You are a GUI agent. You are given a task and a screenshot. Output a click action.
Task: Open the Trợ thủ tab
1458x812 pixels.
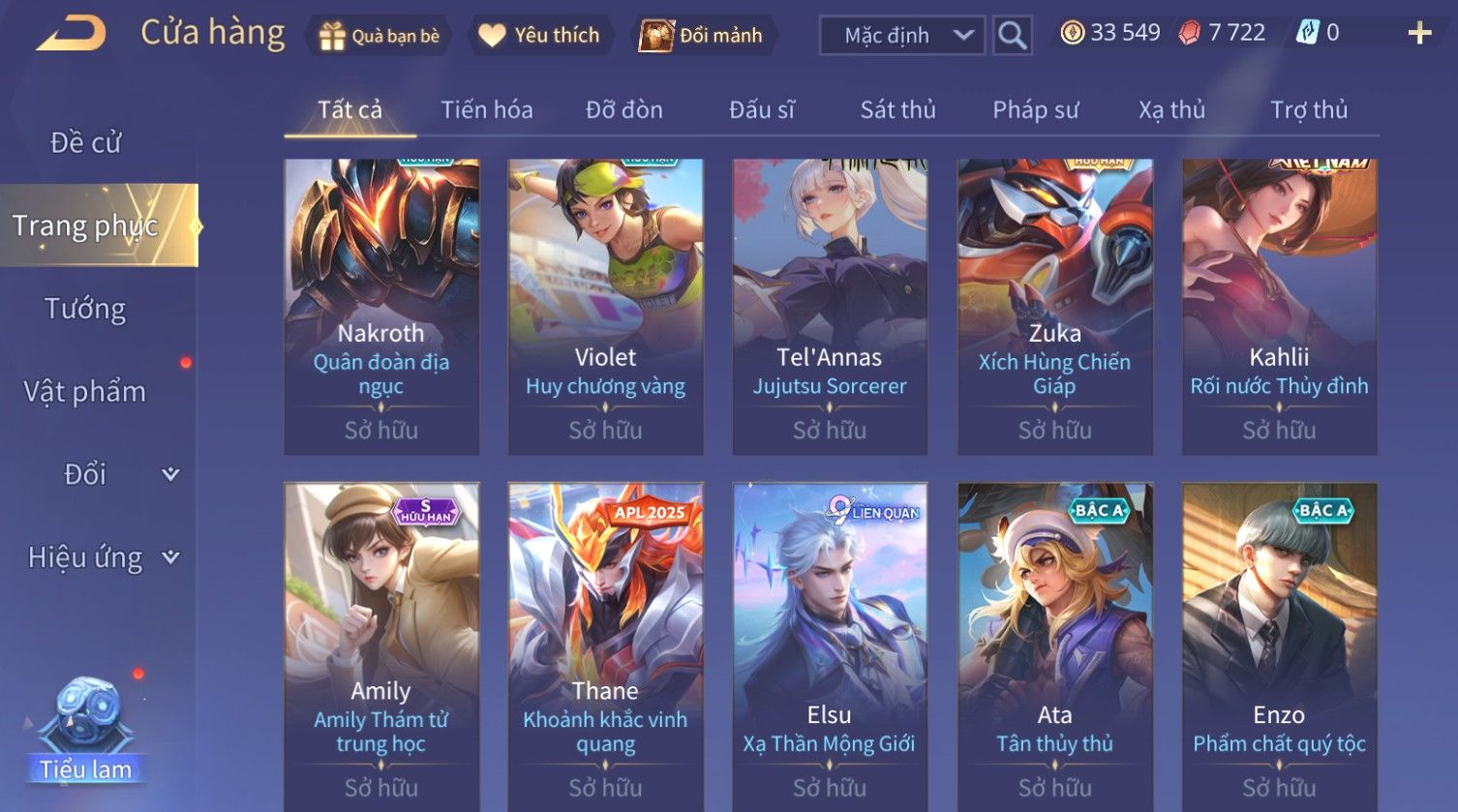[x=1308, y=109]
